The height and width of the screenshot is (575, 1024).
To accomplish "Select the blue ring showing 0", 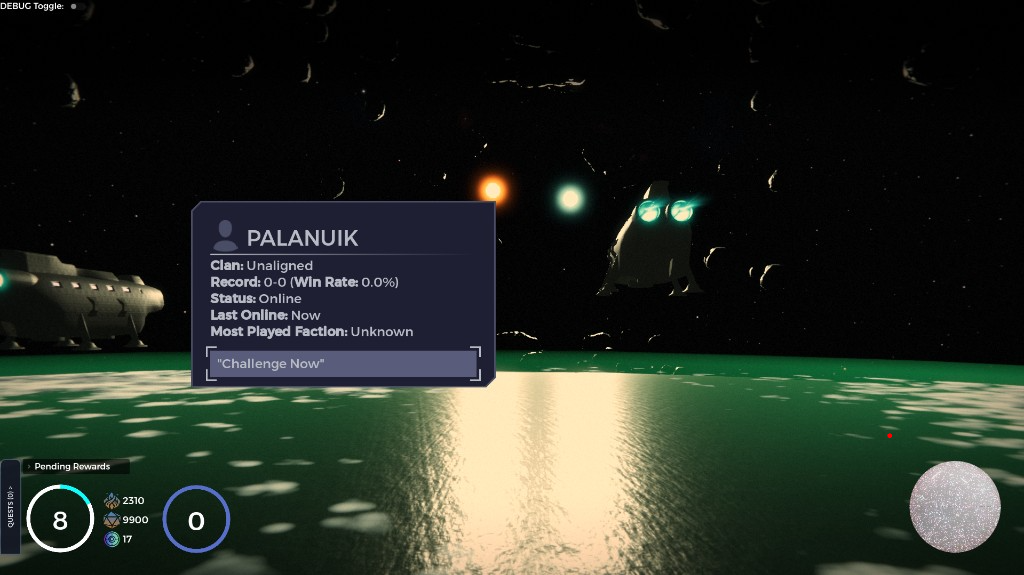I will 196,520.
